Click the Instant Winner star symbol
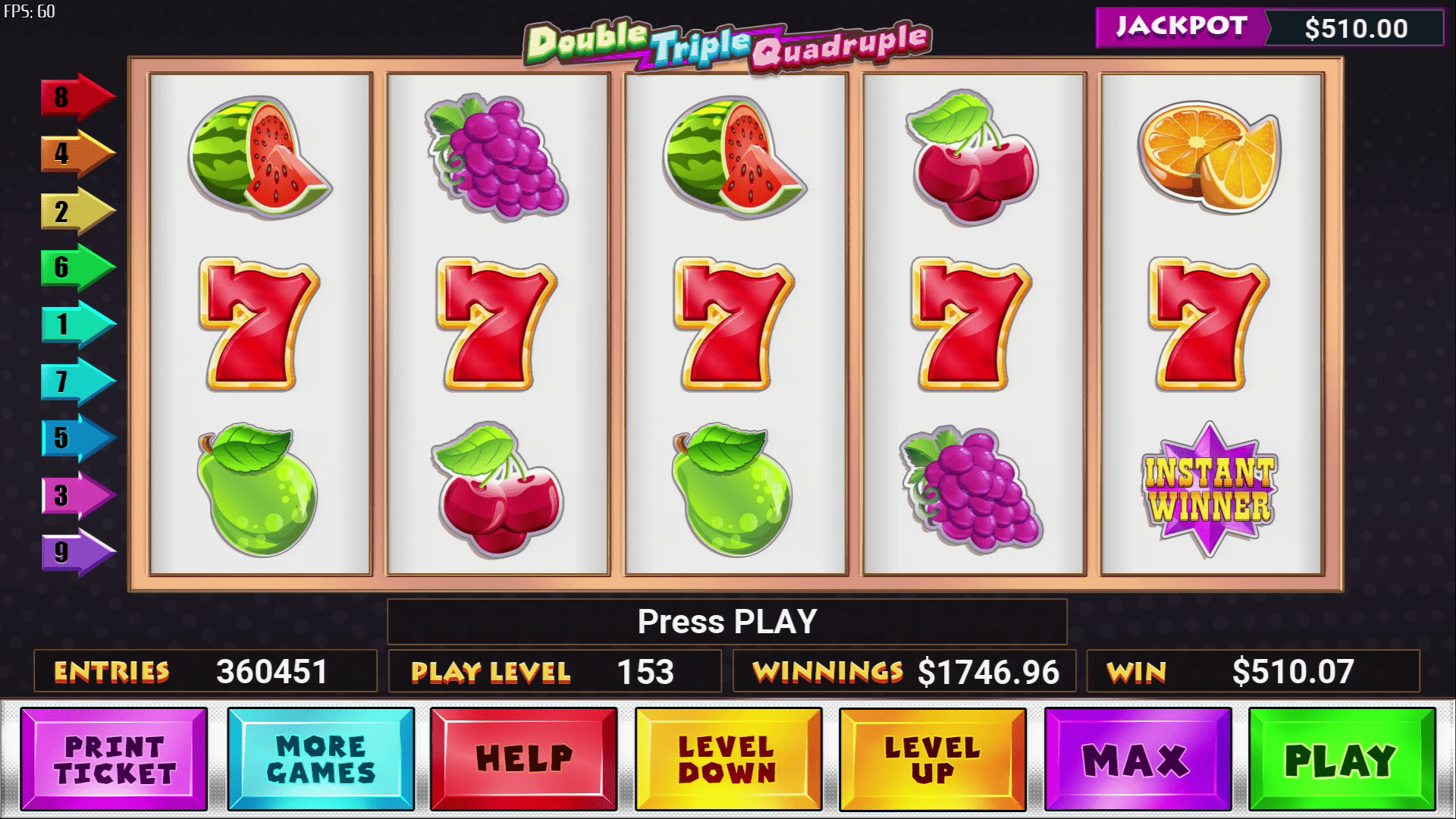 tap(1206, 489)
